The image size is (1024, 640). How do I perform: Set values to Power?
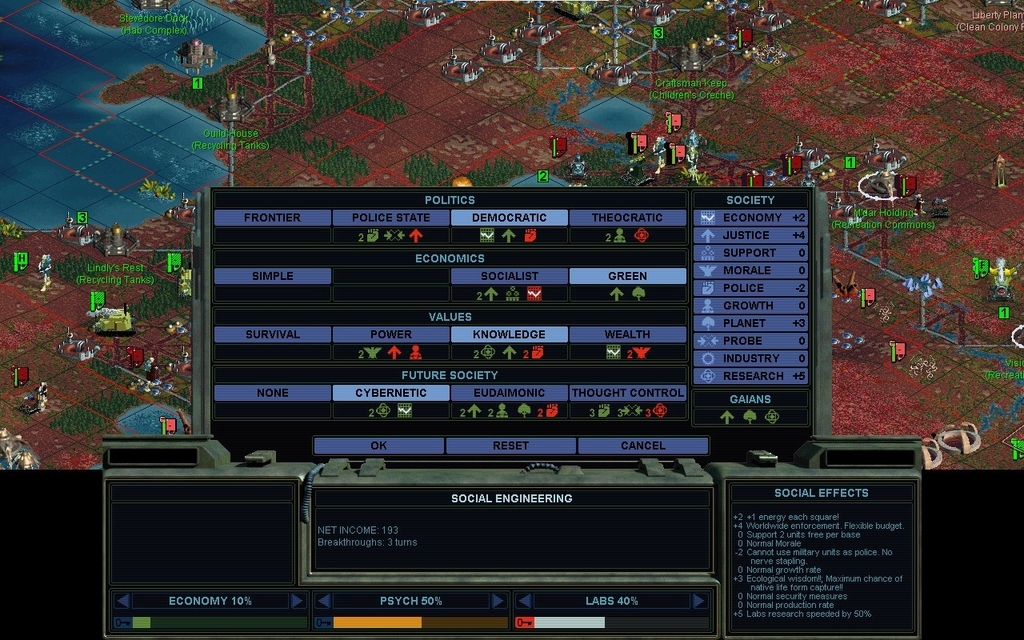tap(390, 334)
